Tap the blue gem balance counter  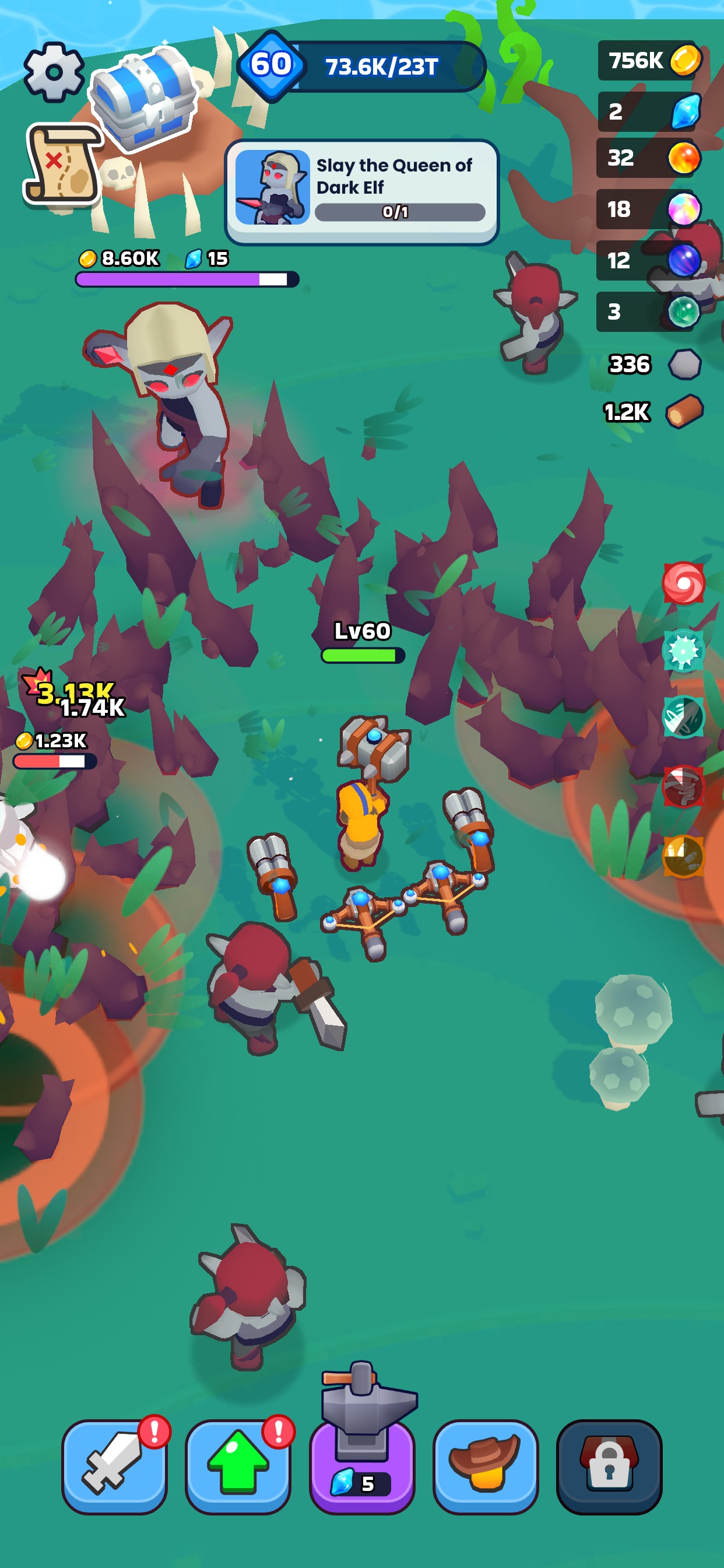[650, 111]
